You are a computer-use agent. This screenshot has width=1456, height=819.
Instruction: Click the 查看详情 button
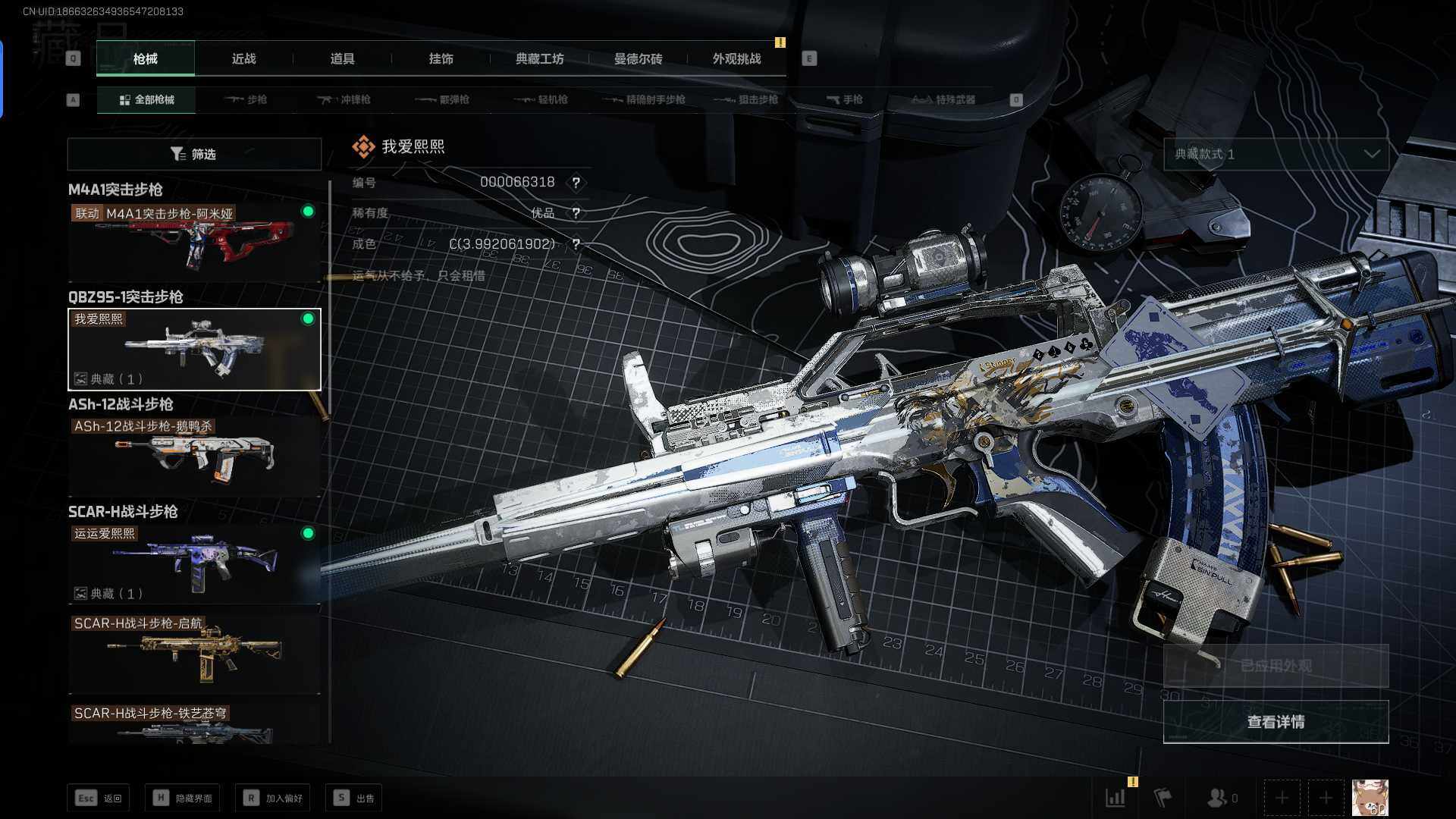(x=1276, y=722)
